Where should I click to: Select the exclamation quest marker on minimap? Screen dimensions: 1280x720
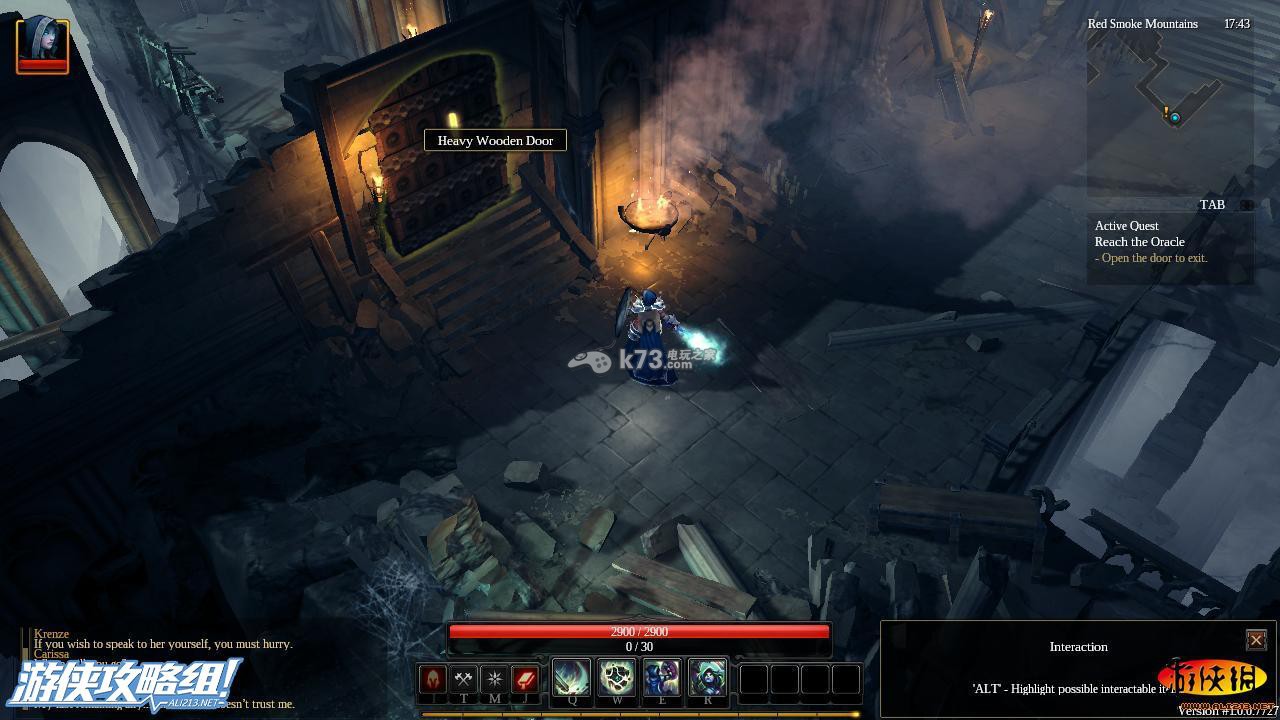click(1166, 114)
